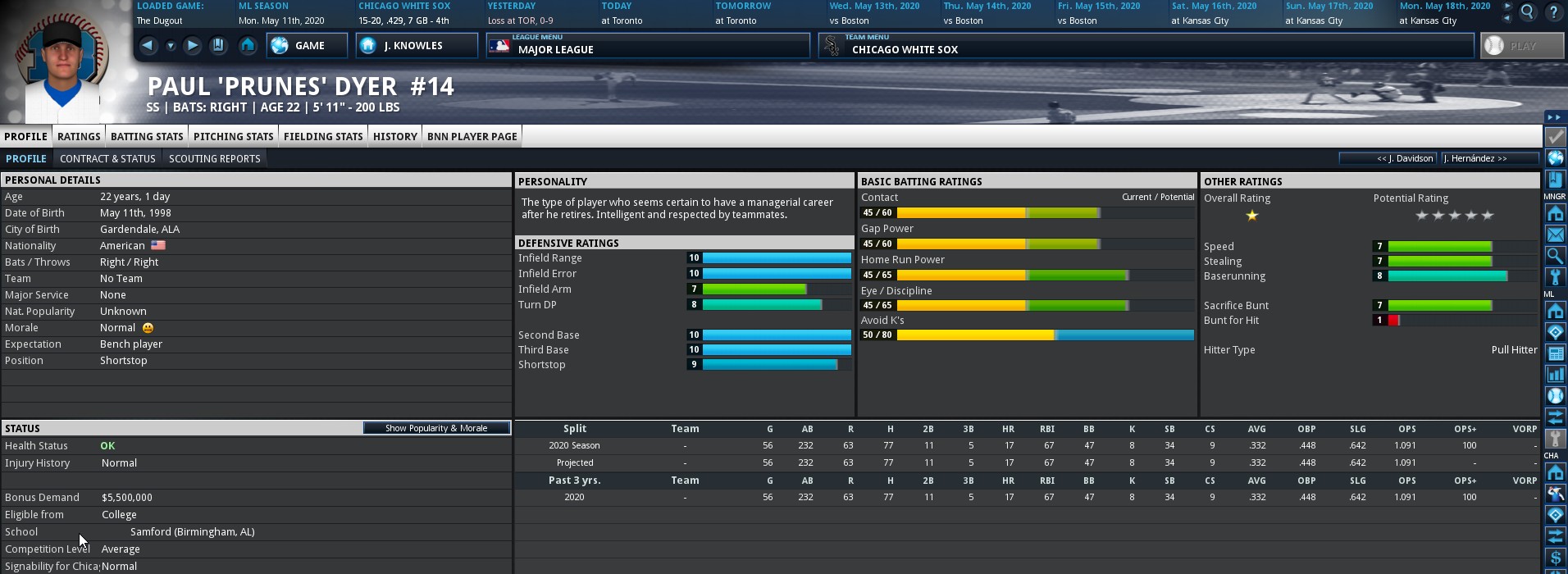Open the History tab

click(x=395, y=136)
